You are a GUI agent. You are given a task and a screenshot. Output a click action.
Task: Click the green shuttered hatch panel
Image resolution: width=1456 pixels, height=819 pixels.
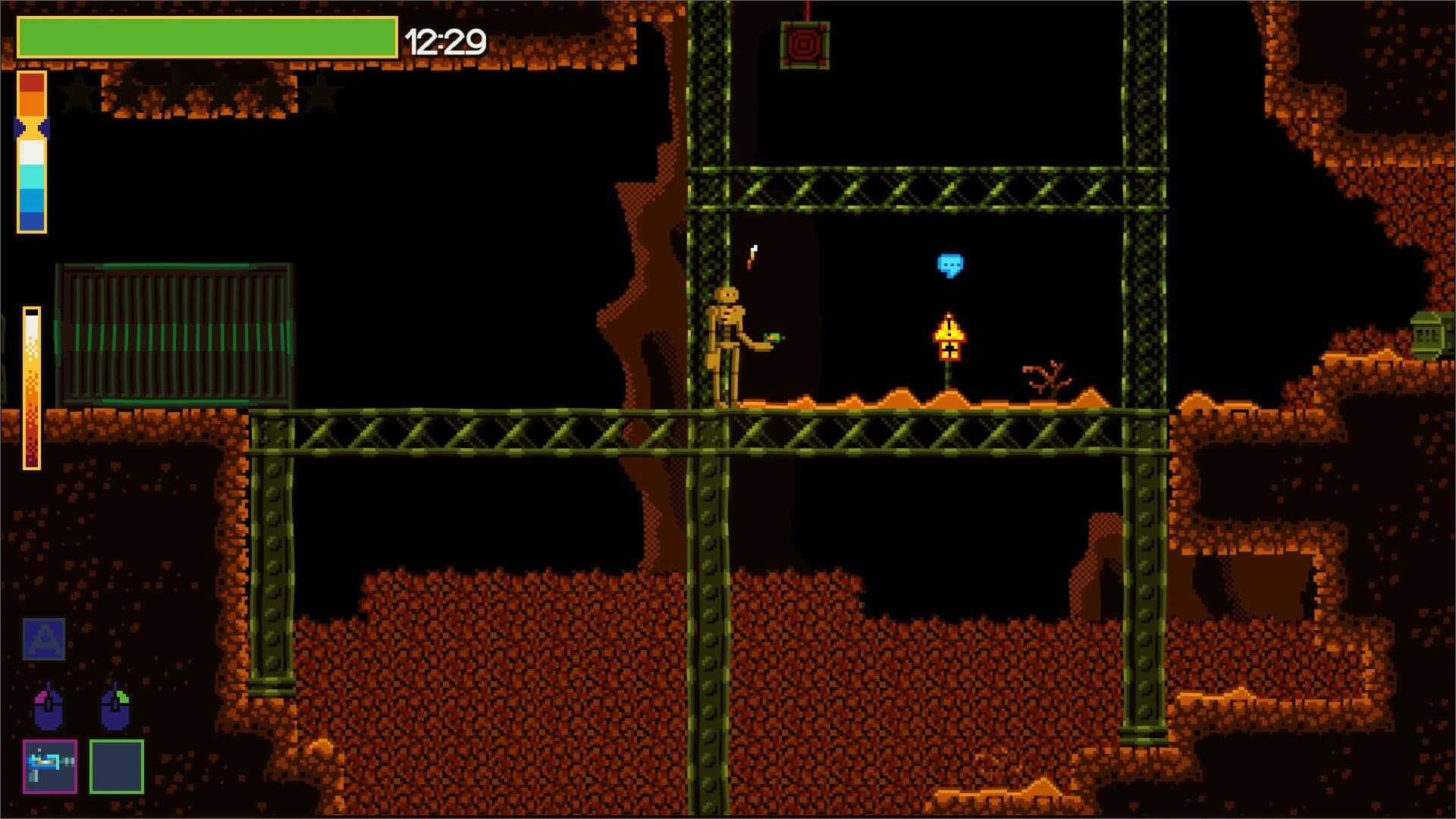176,330
